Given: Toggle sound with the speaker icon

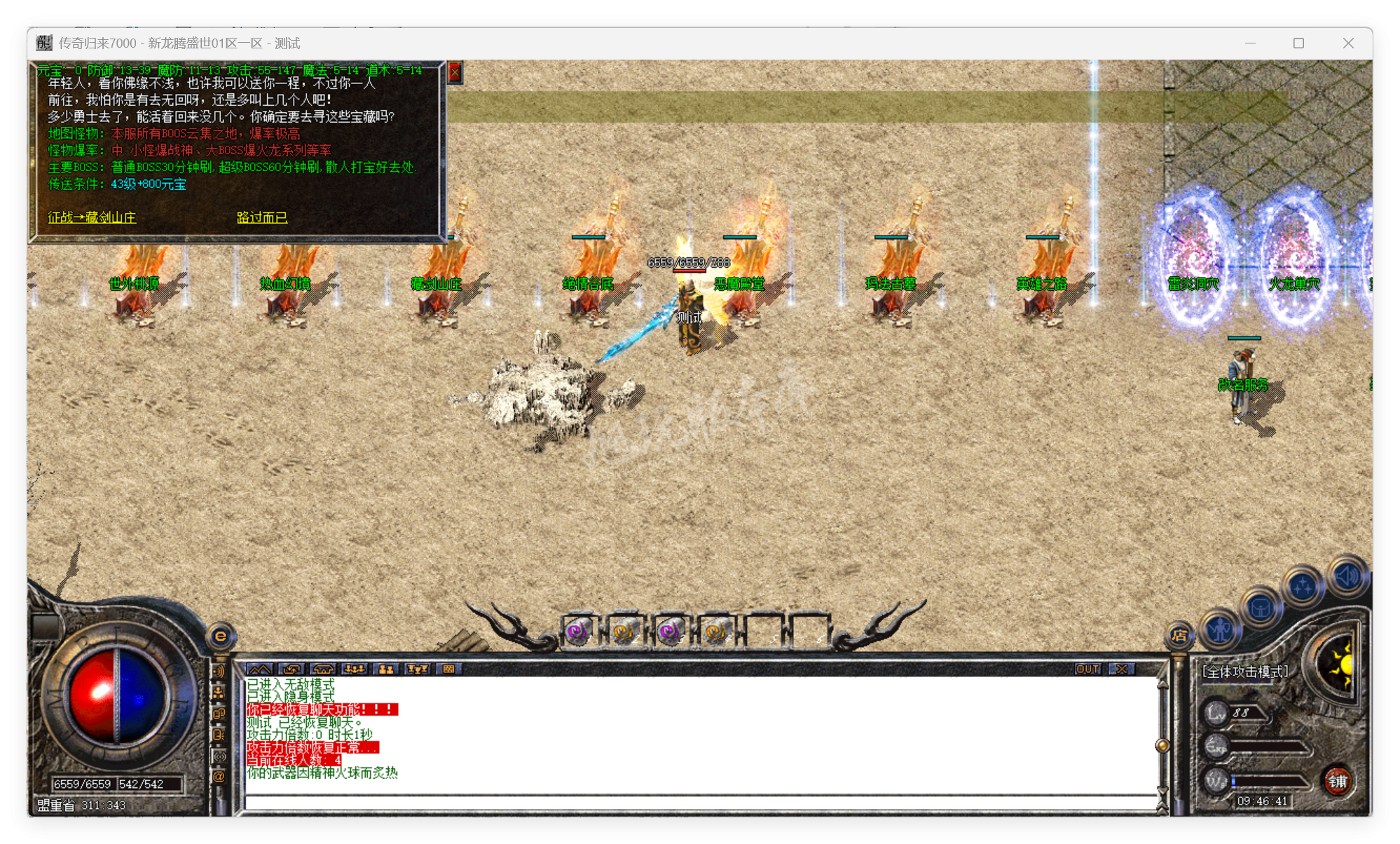Looking at the screenshot, I should coord(1346,576).
